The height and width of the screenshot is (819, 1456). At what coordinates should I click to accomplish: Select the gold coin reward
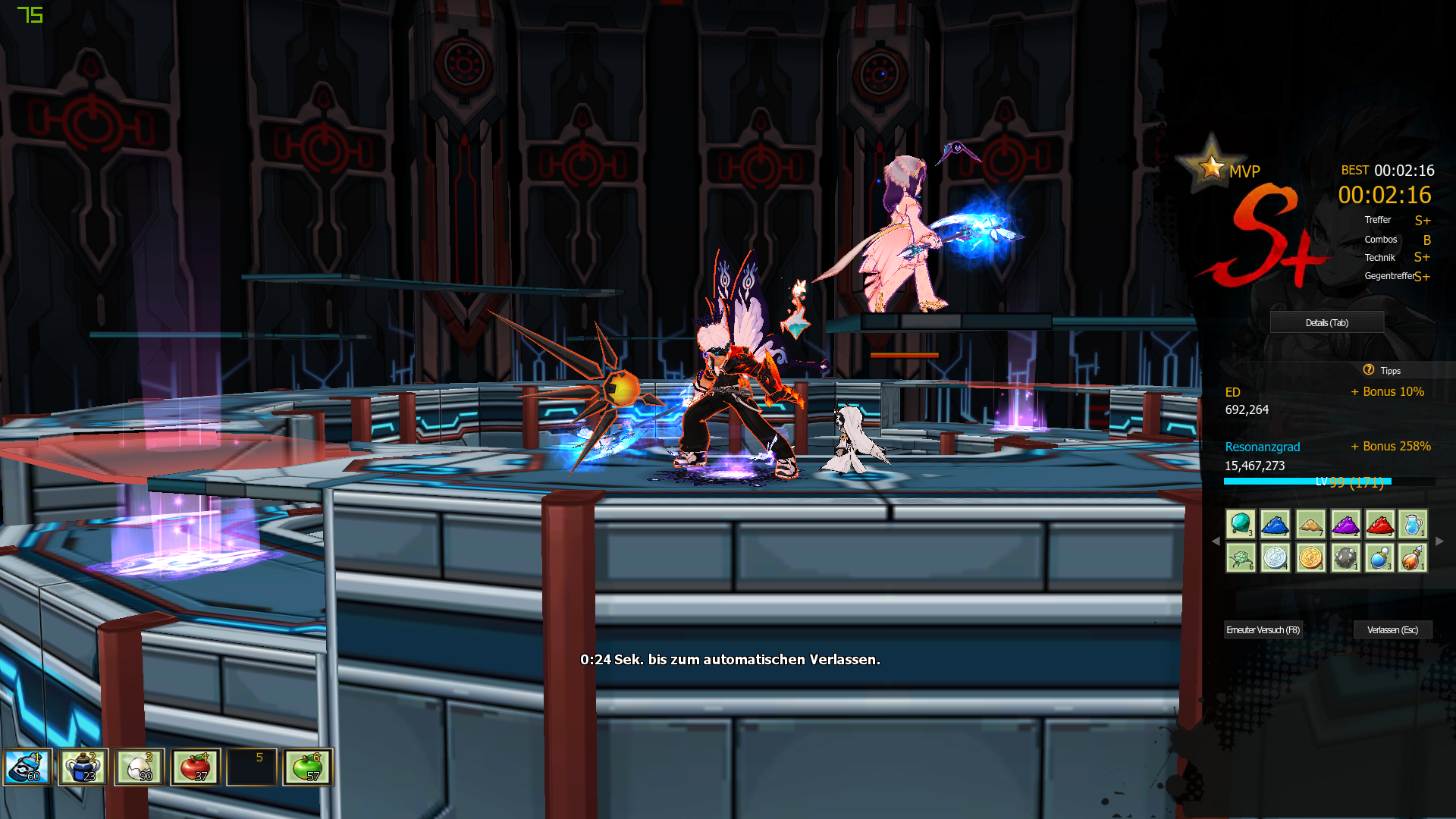(x=1310, y=558)
